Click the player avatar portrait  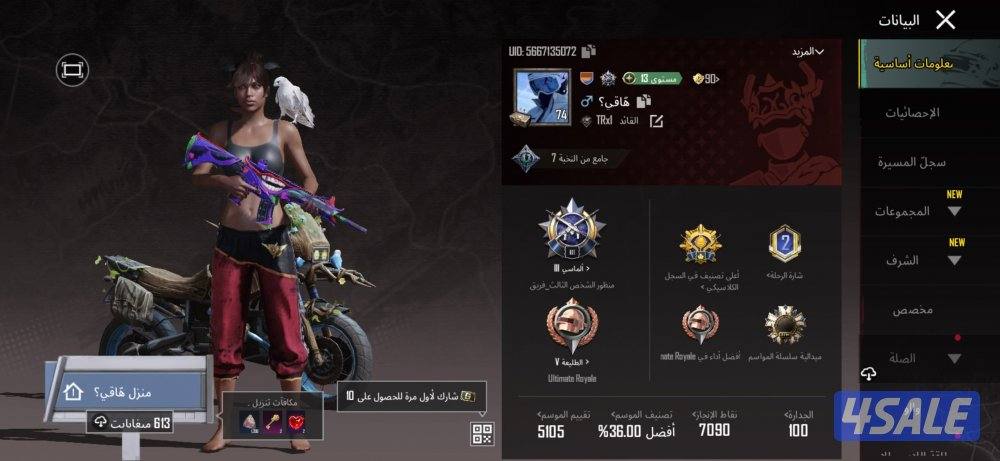(541, 96)
